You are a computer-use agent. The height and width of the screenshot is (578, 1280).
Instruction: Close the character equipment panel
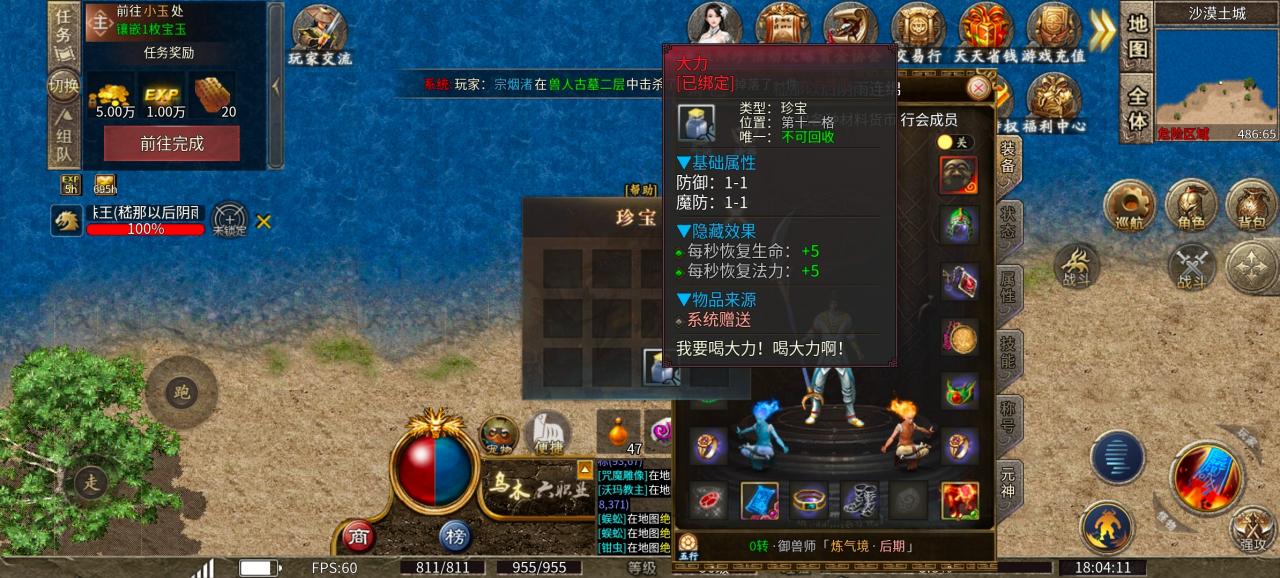click(978, 88)
